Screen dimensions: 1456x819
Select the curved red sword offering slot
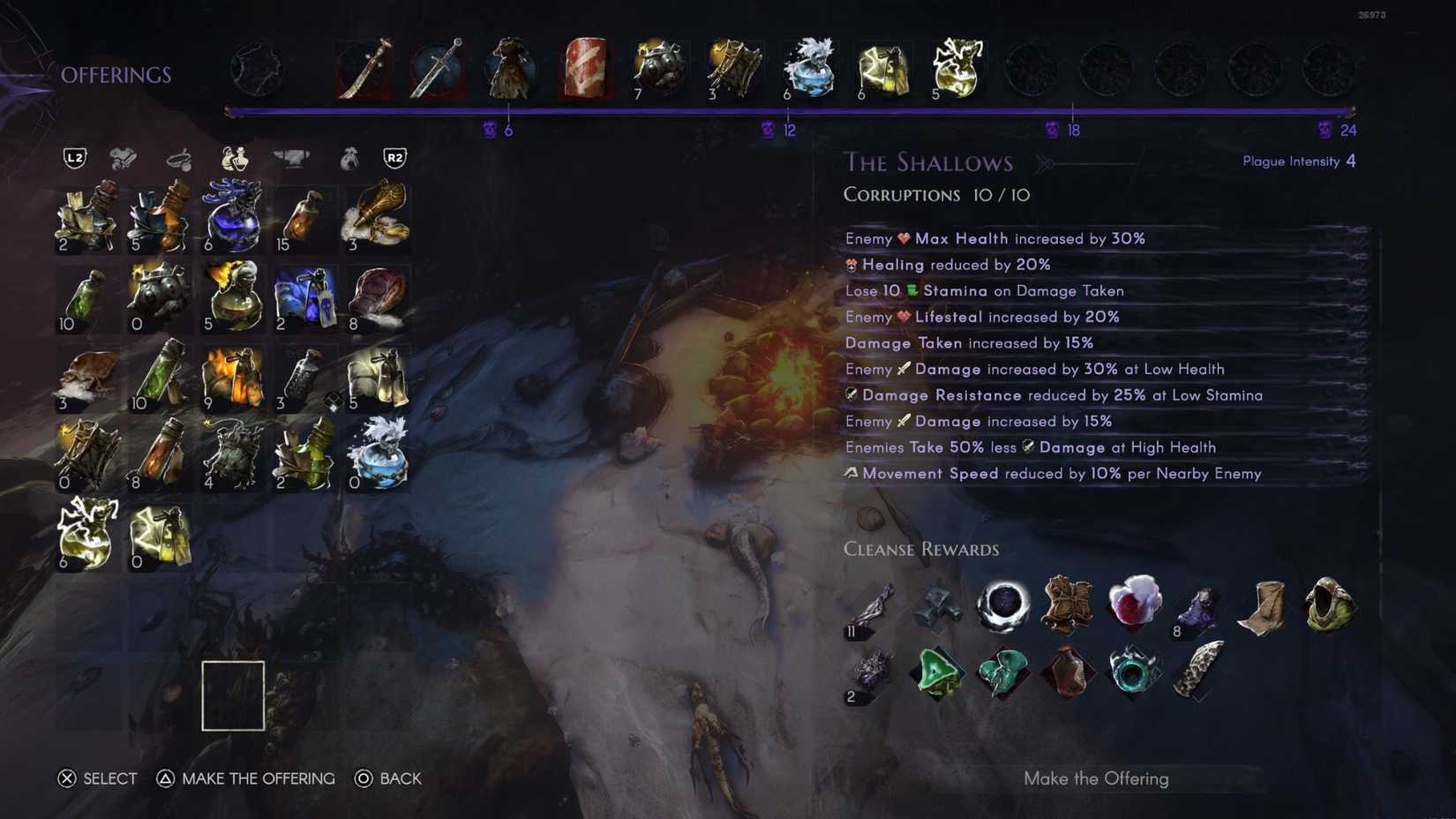coord(364,69)
